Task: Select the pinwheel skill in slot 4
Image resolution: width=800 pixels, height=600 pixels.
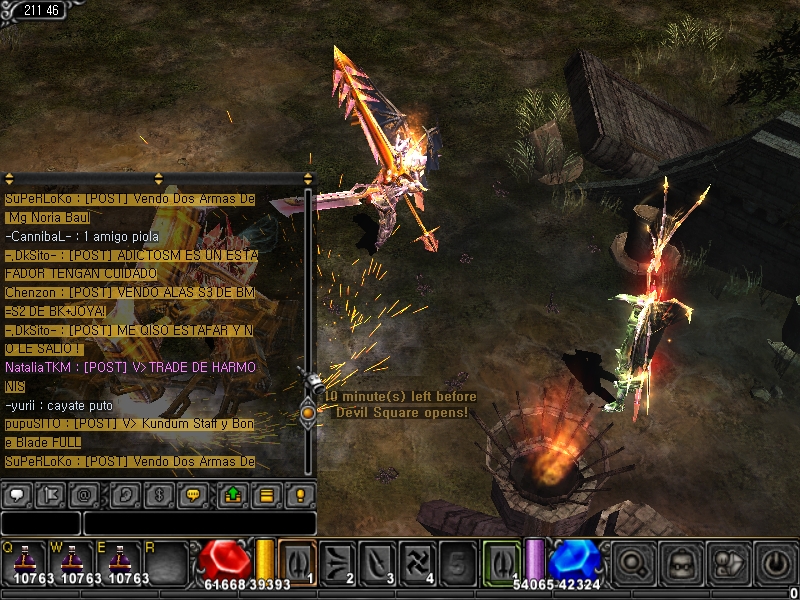Action: (417, 560)
